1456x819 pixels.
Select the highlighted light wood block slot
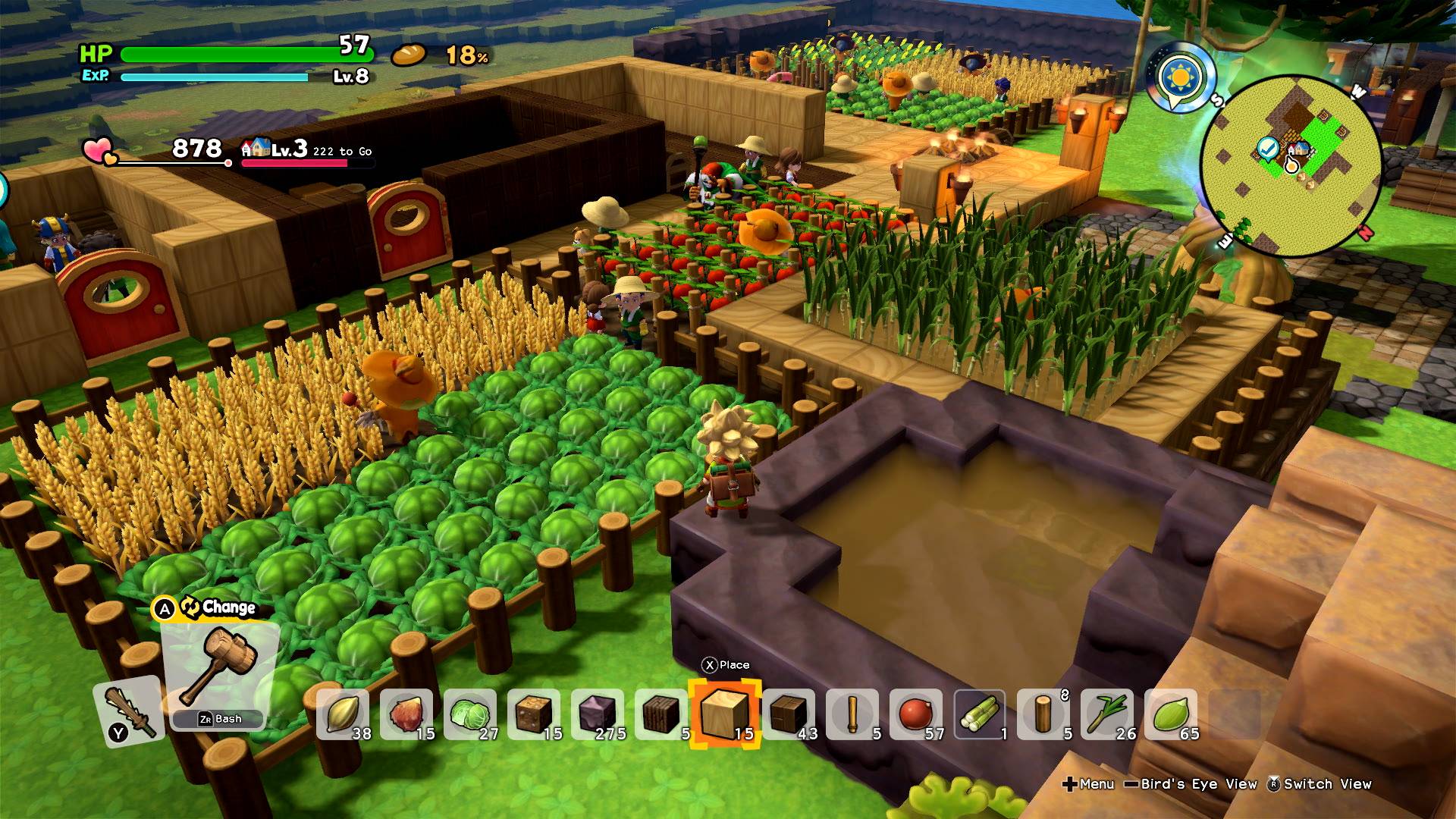click(724, 714)
